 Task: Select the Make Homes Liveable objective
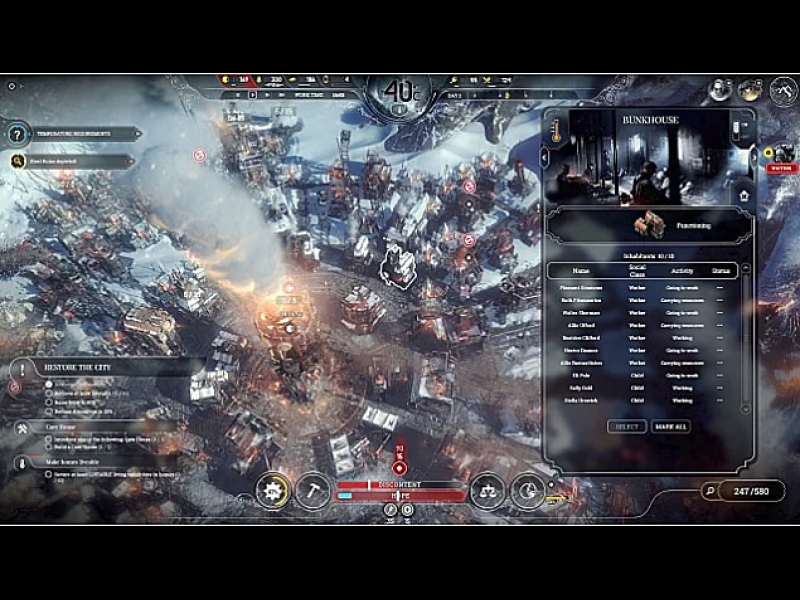80,462
